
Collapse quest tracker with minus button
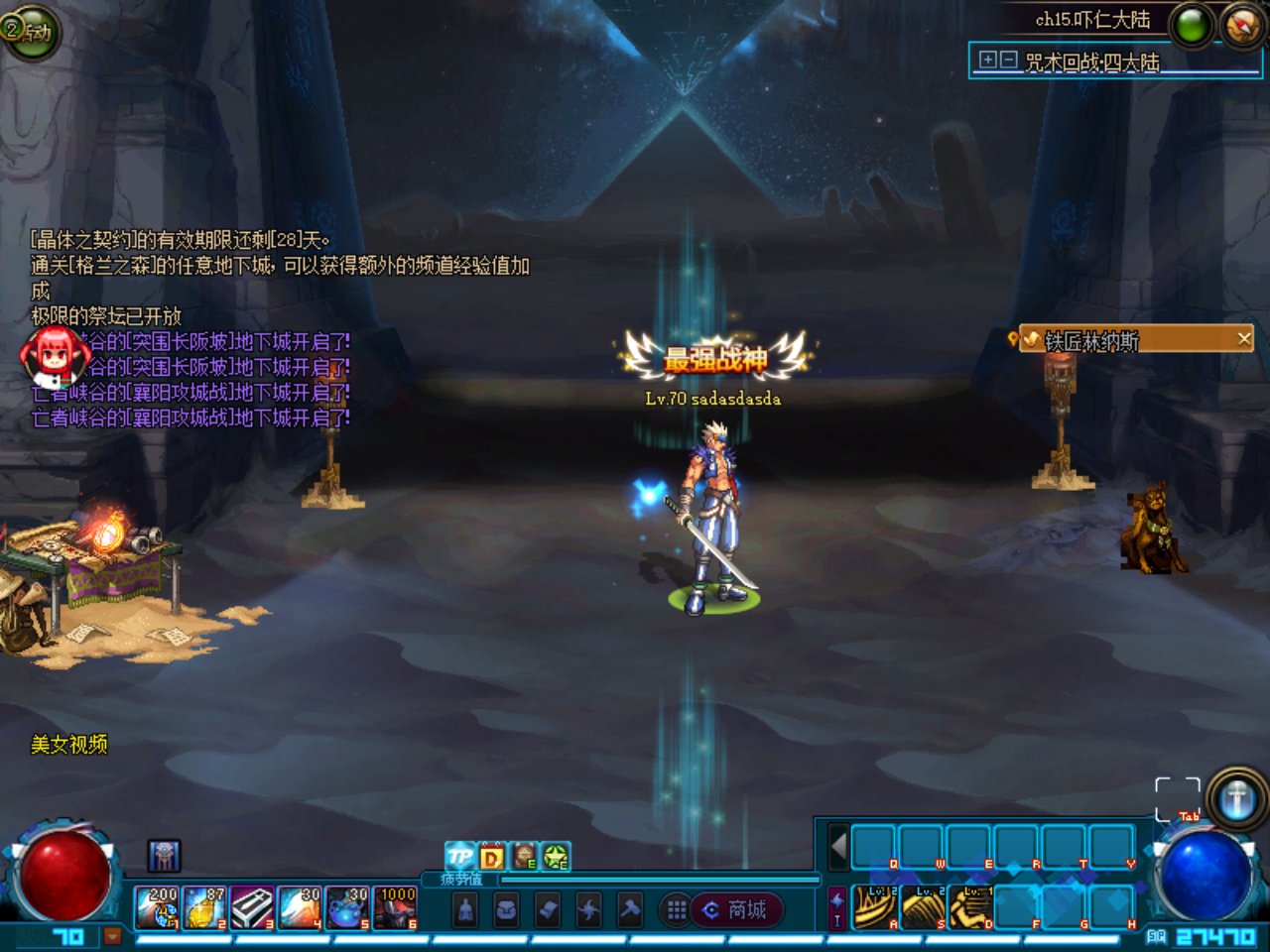tap(1009, 61)
